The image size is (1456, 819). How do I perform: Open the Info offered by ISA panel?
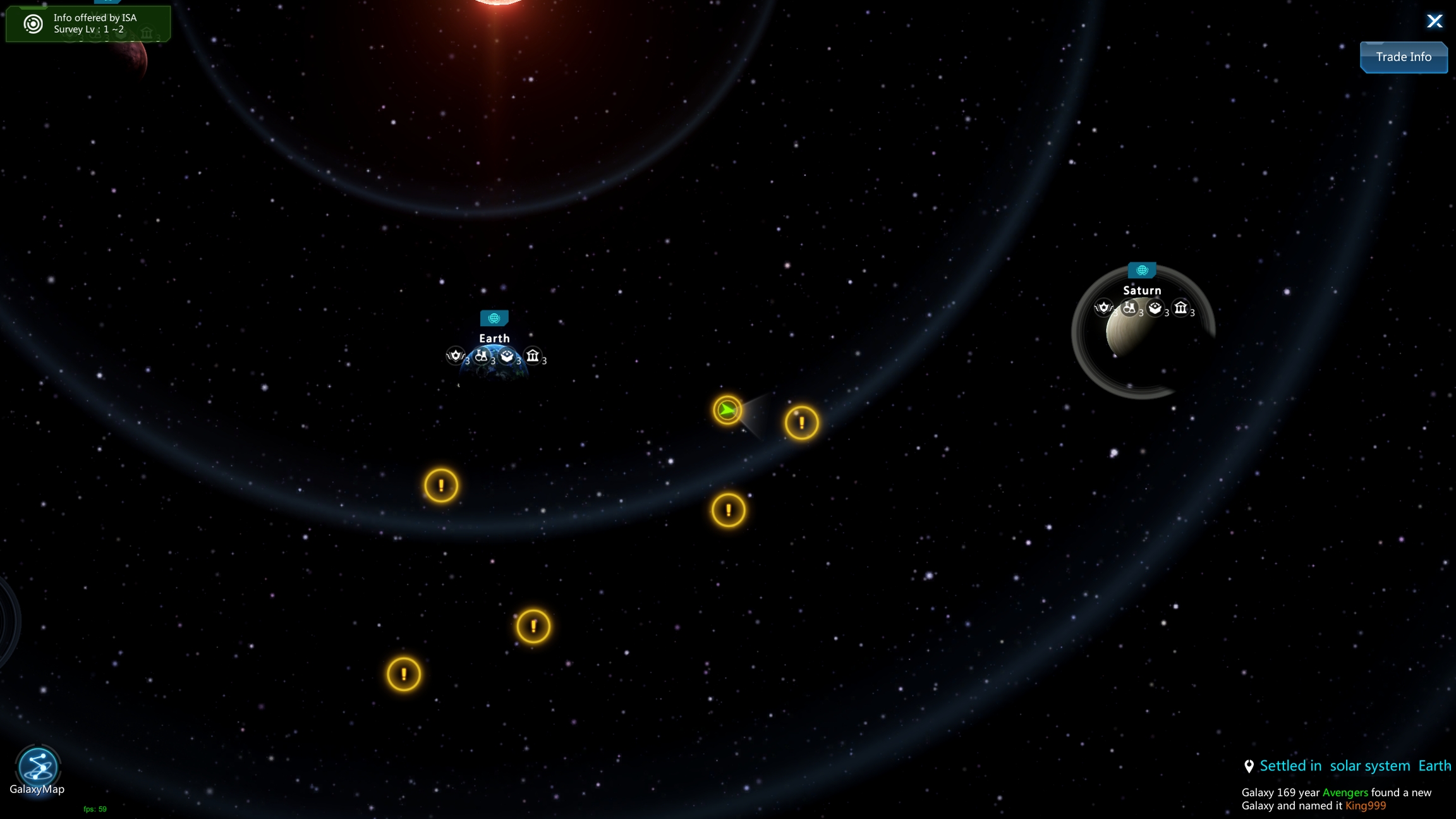(88, 23)
